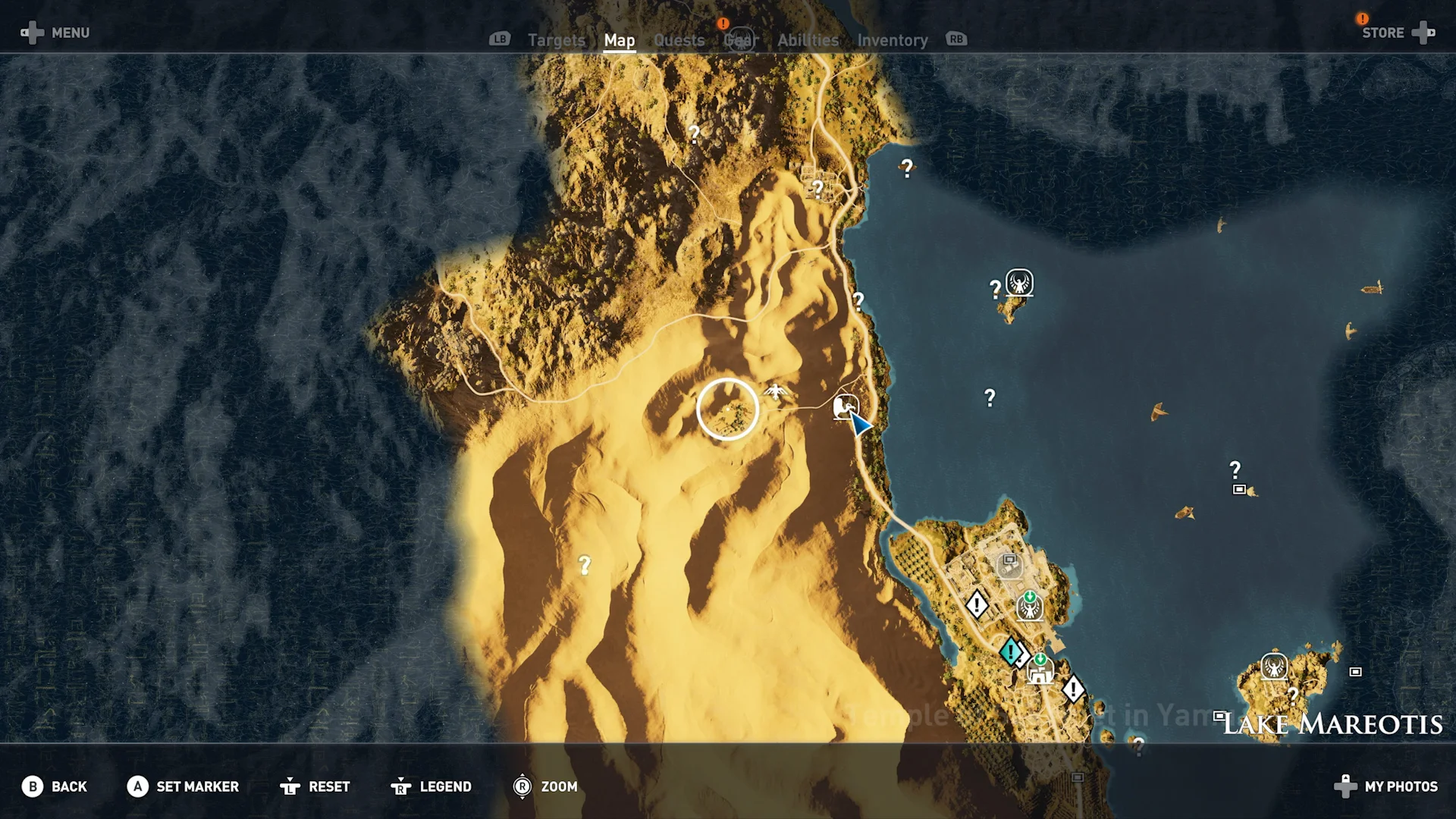1456x819 pixels.
Task: Open the Inventory tab
Action: (892, 40)
